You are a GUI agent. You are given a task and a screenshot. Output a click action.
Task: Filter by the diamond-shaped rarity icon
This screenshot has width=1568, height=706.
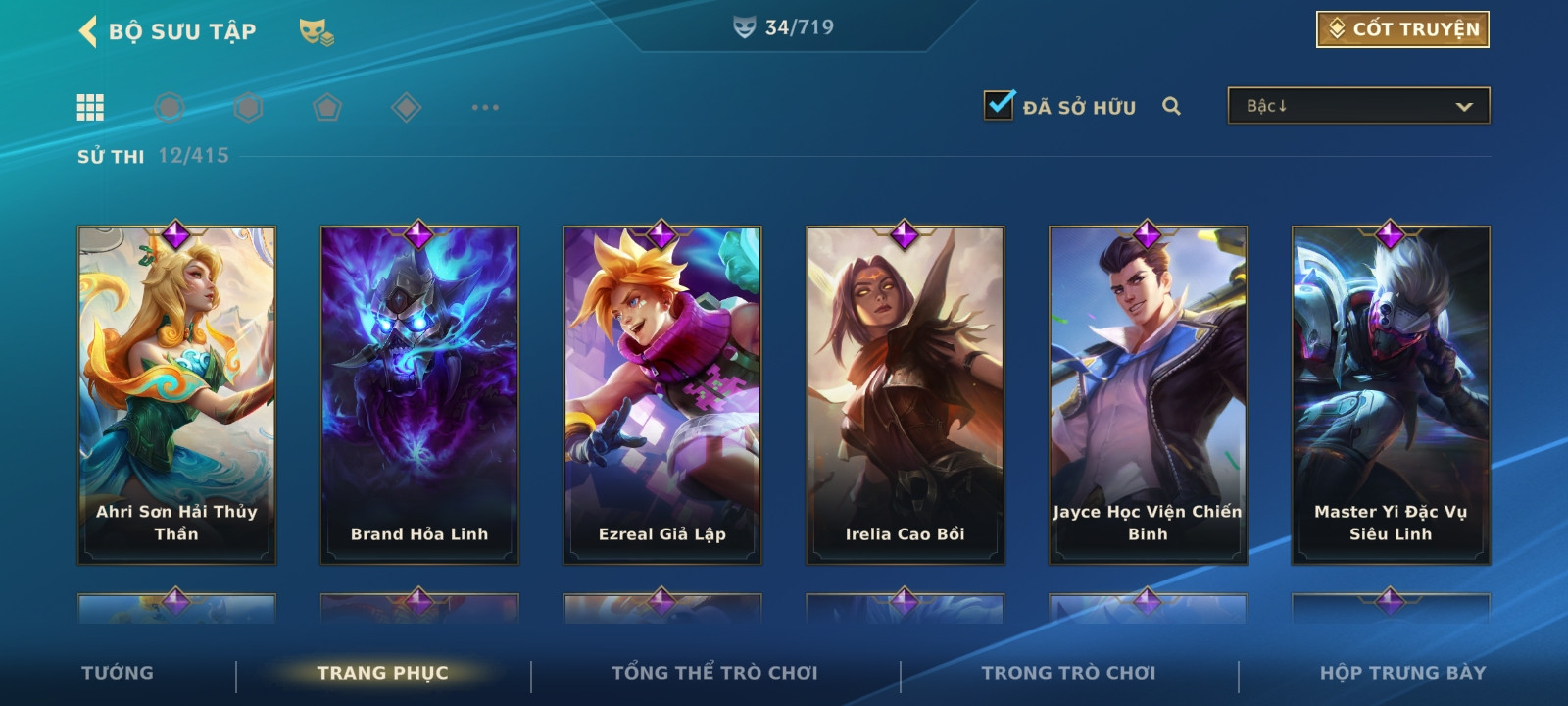pyautogui.click(x=406, y=107)
